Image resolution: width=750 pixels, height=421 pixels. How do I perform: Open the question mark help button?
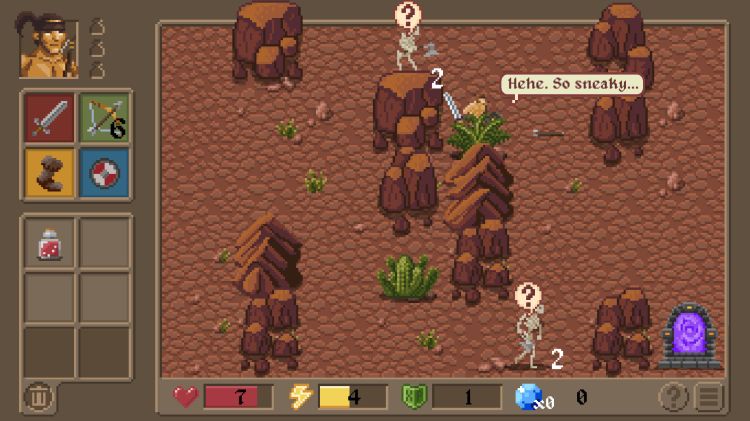[673, 397]
